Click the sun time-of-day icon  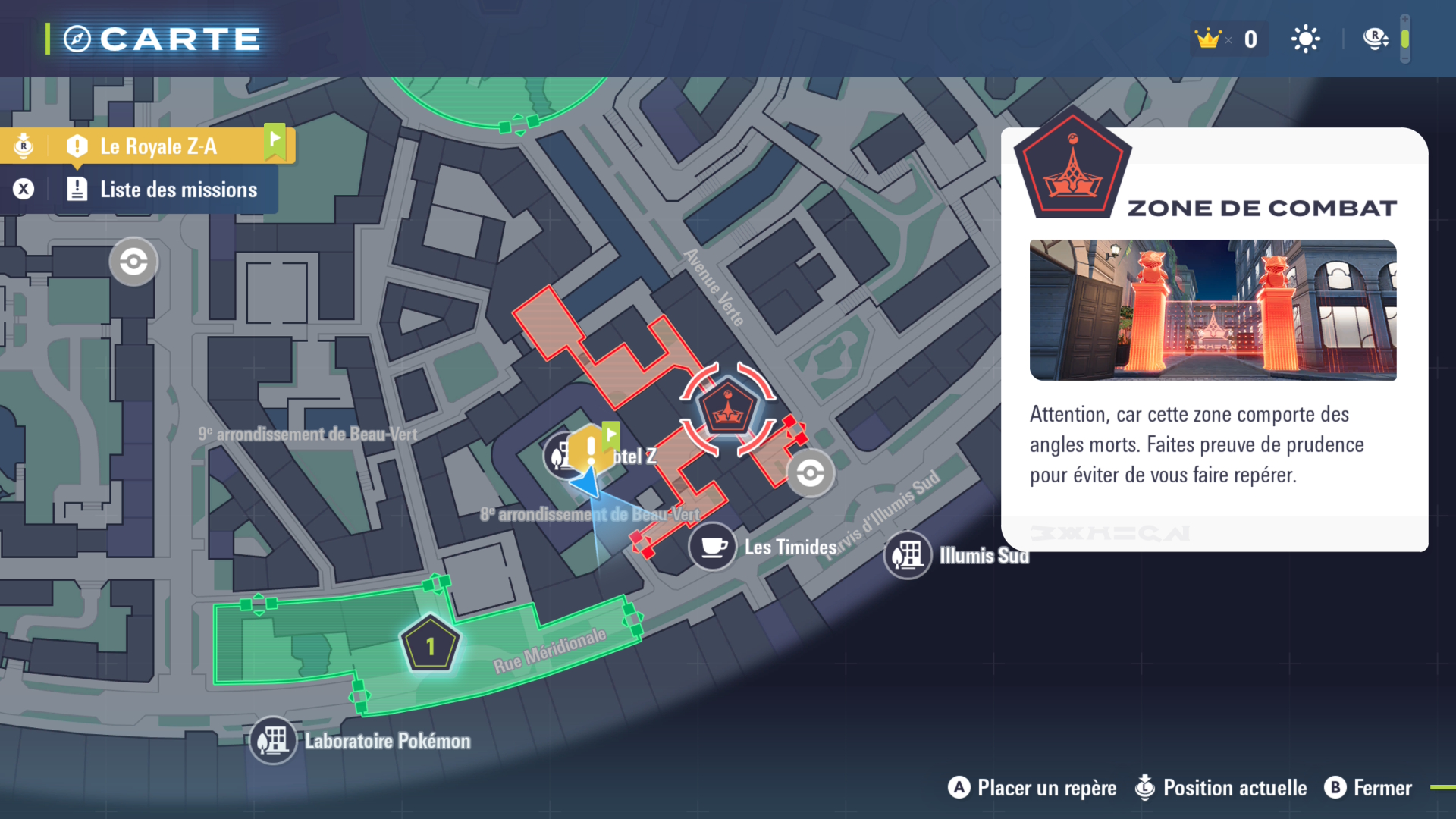pos(1305,39)
